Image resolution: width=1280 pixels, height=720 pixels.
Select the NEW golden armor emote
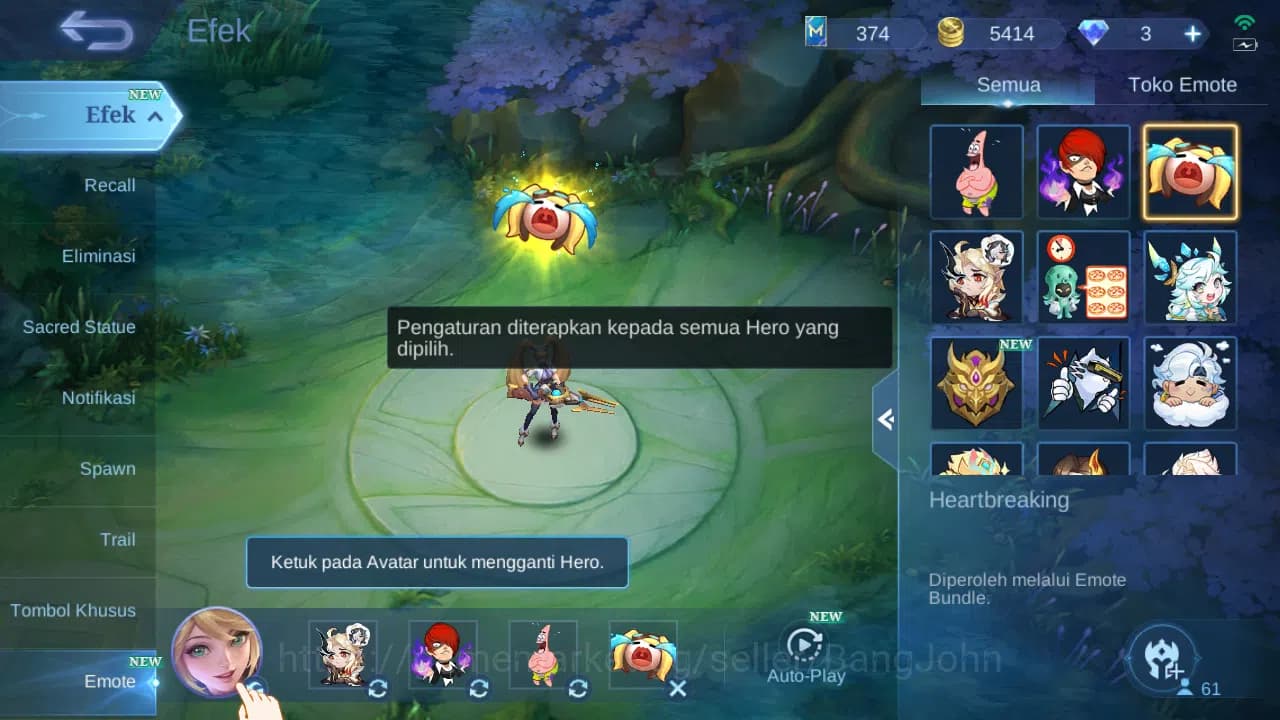pos(976,382)
